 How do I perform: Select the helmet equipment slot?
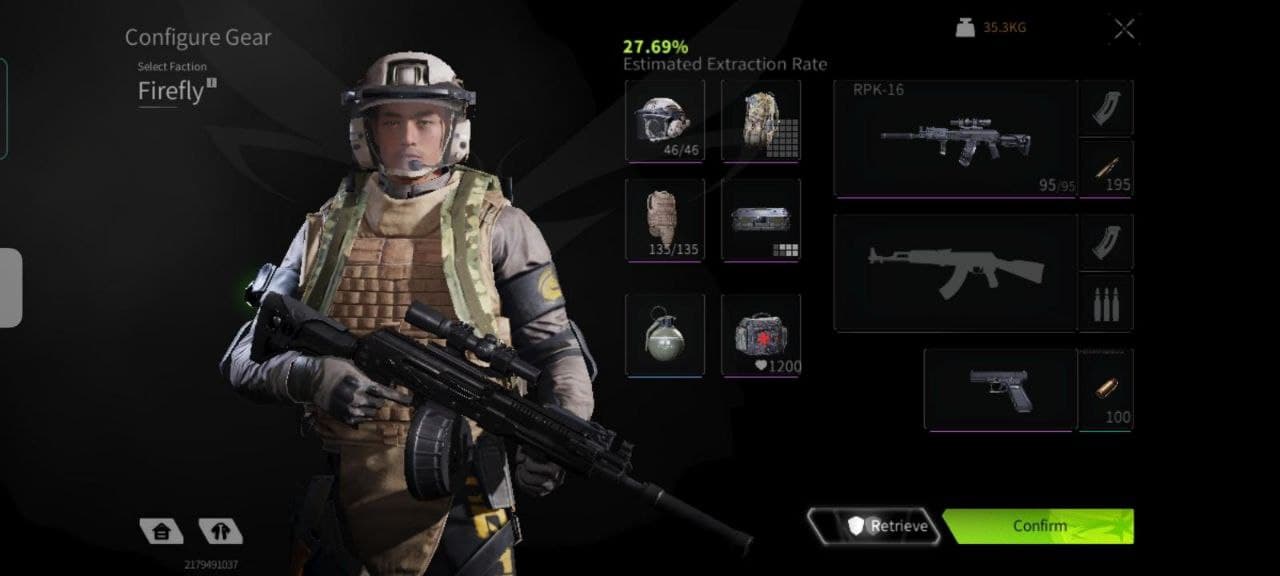(664, 120)
